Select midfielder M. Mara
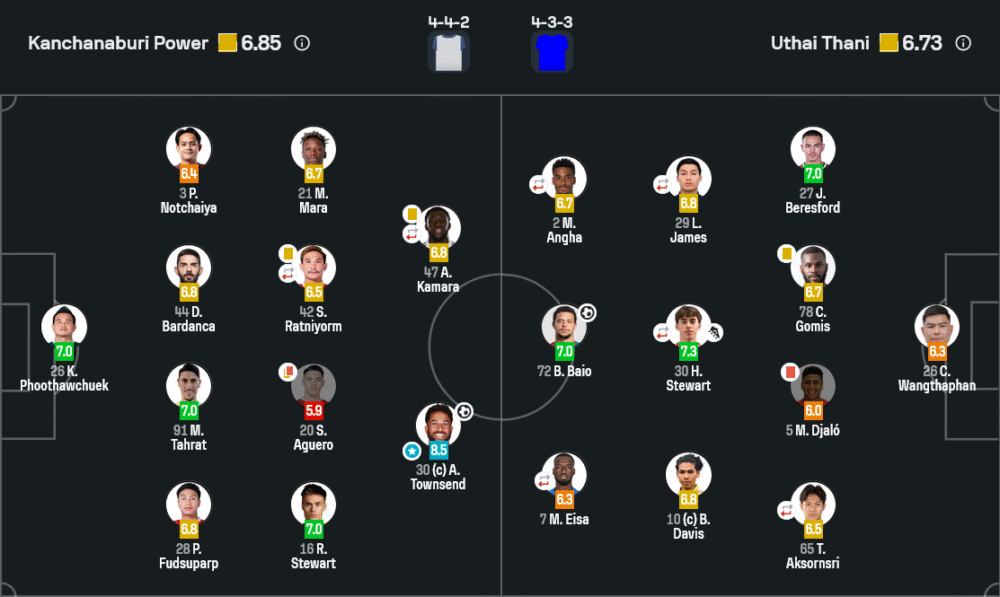1000x597 pixels. coord(313,149)
